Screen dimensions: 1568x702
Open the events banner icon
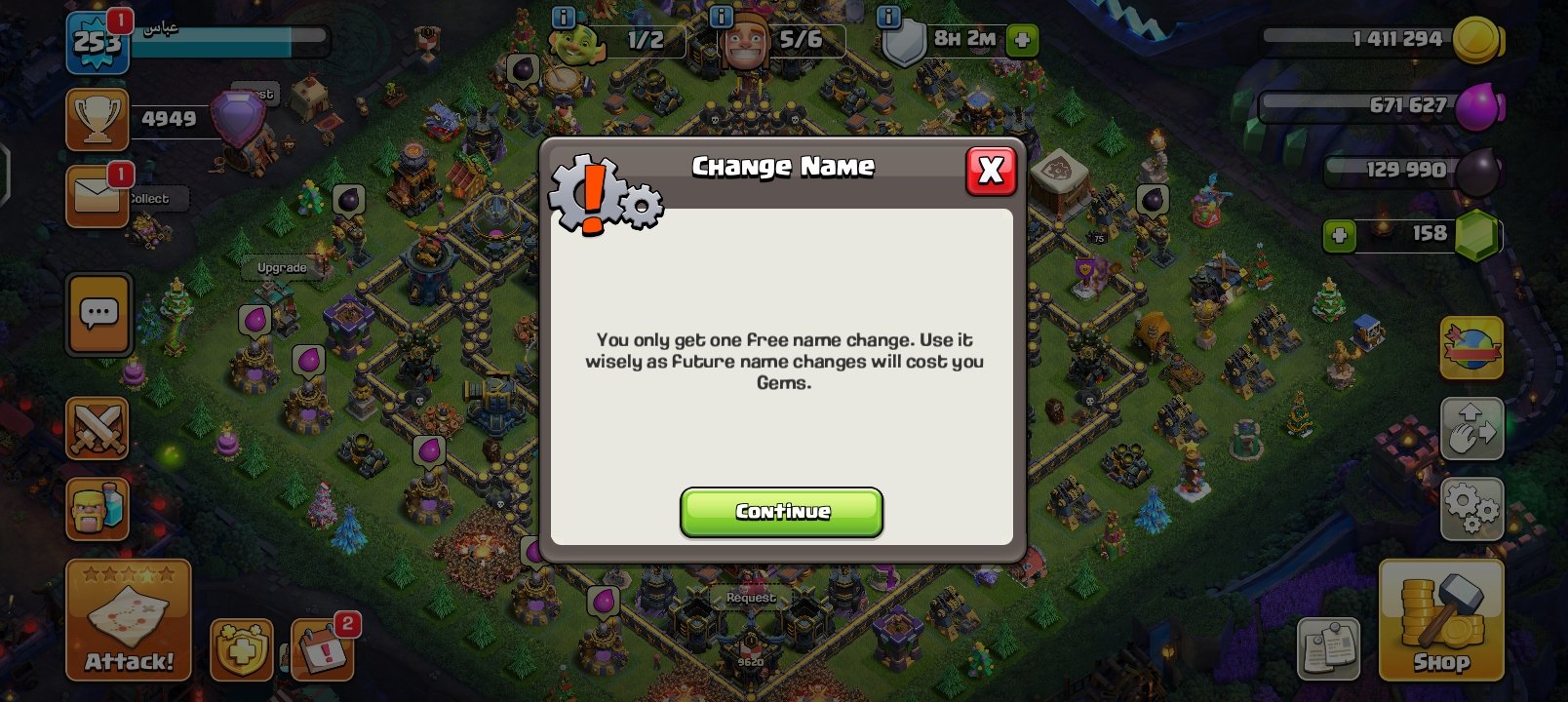point(1470,348)
